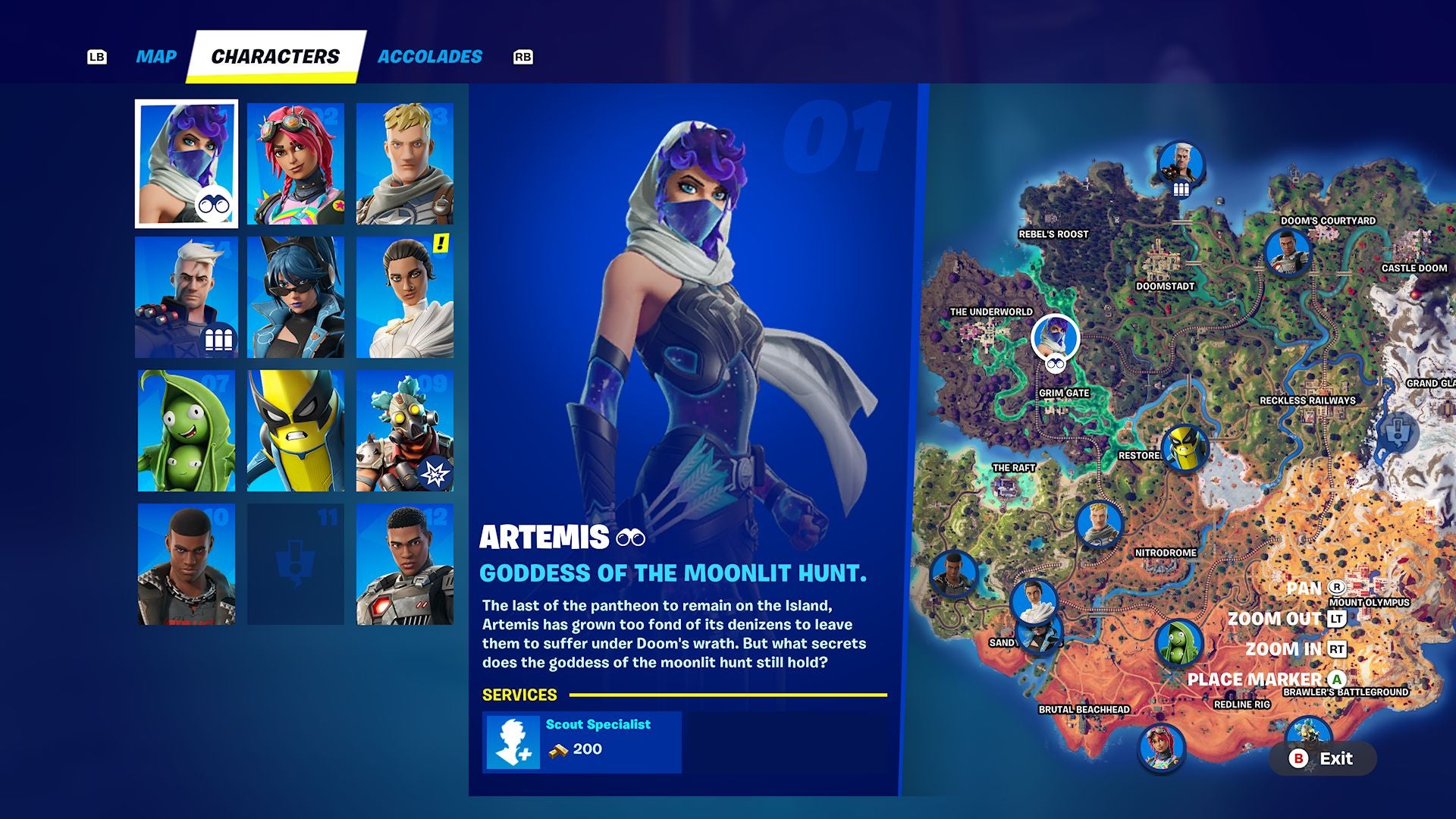Select the CHARACTERS tab

coord(275,55)
